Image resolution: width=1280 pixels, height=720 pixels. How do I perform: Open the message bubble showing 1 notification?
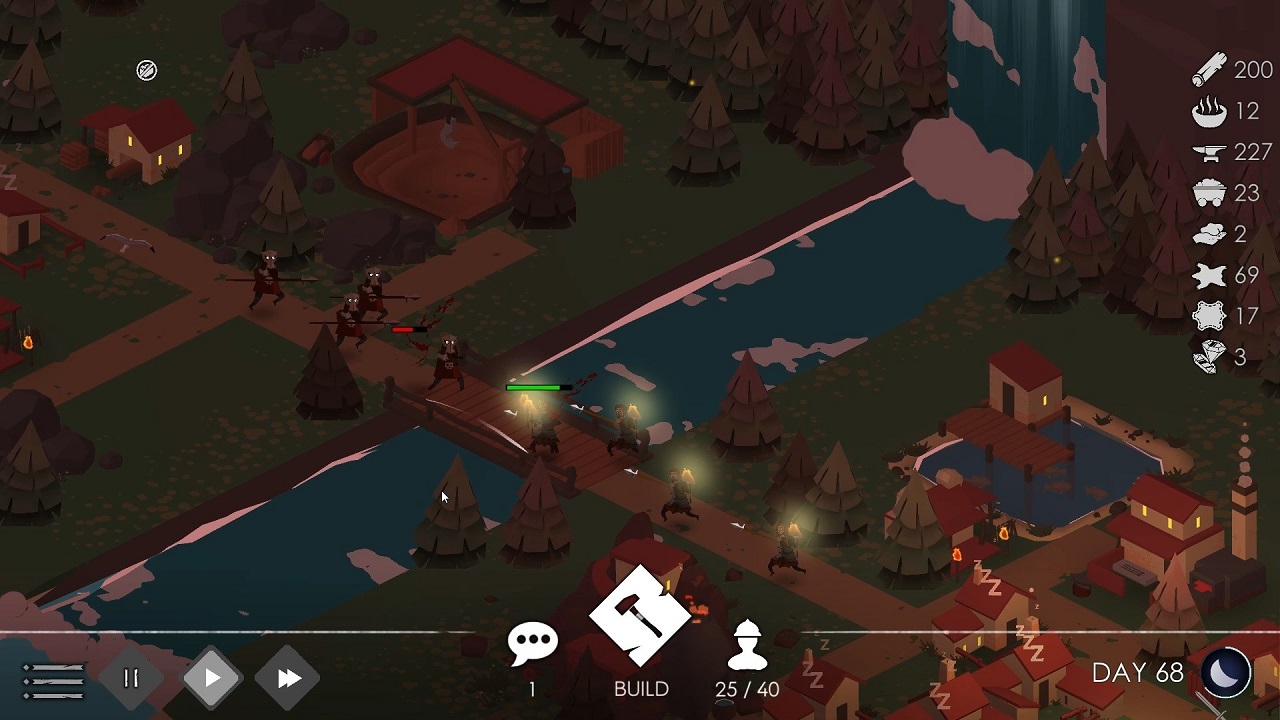point(535,640)
